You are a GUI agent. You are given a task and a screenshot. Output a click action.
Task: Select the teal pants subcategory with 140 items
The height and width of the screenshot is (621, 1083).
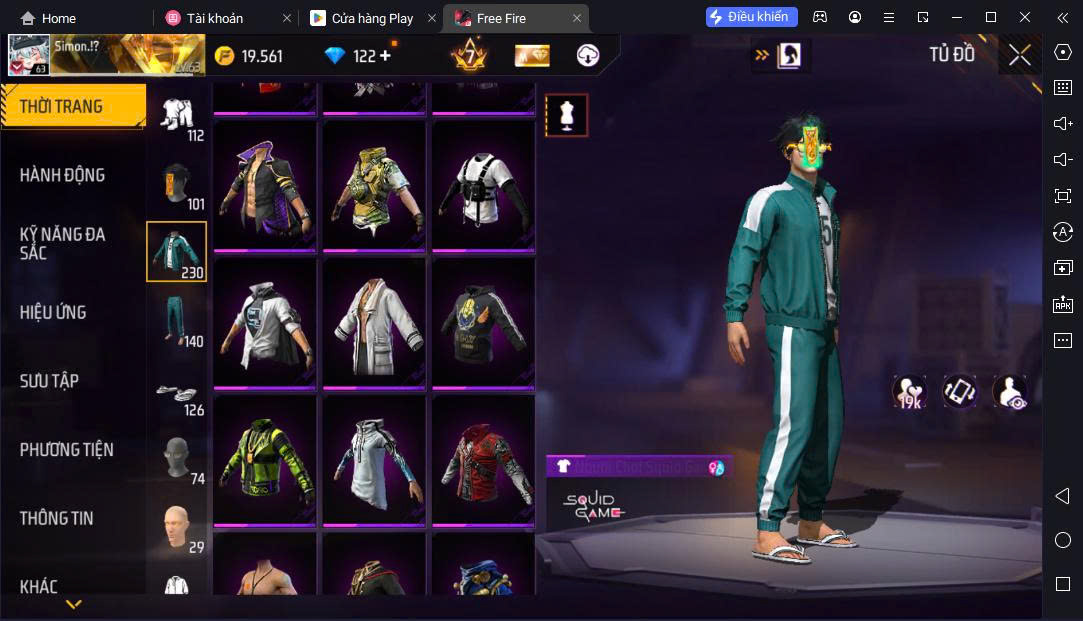[x=177, y=320]
